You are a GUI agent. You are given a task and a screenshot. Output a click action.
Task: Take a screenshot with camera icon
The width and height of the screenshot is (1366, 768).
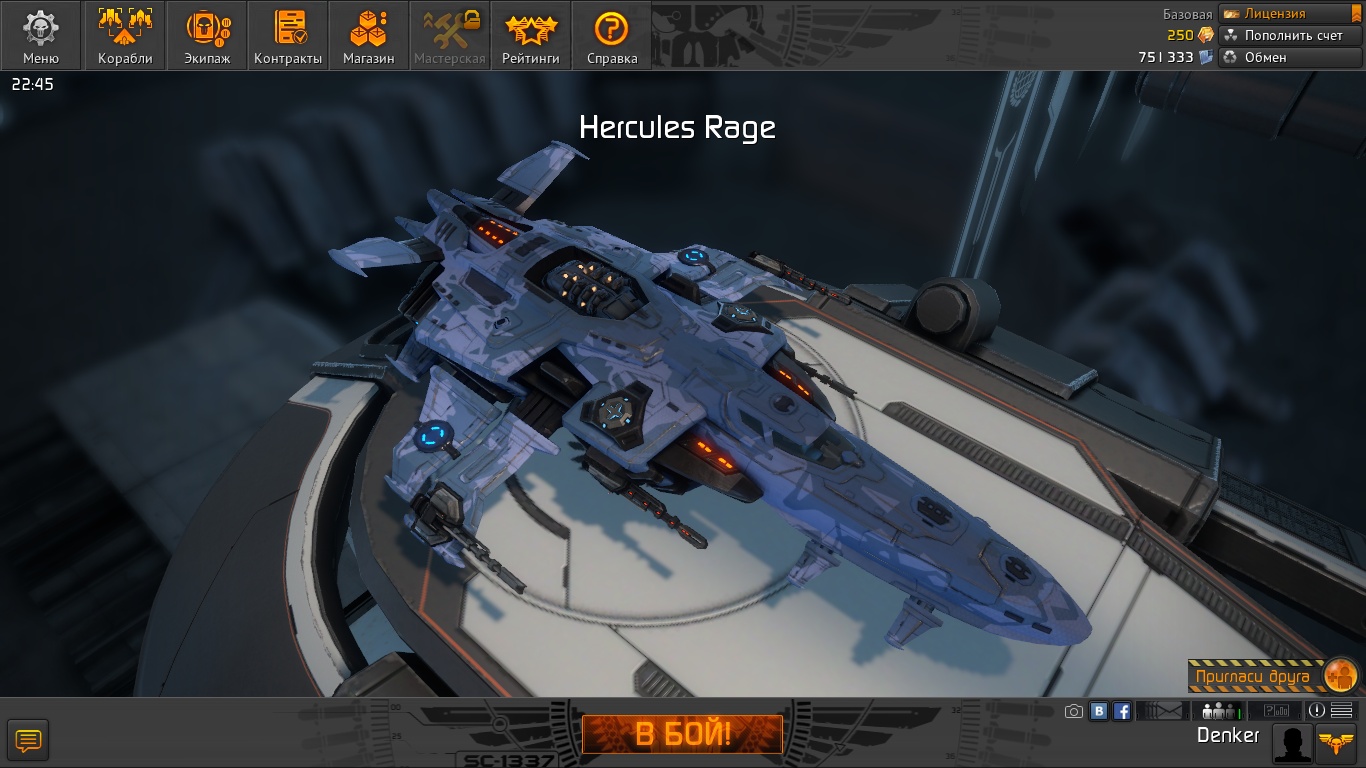pyautogui.click(x=1074, y=711)
